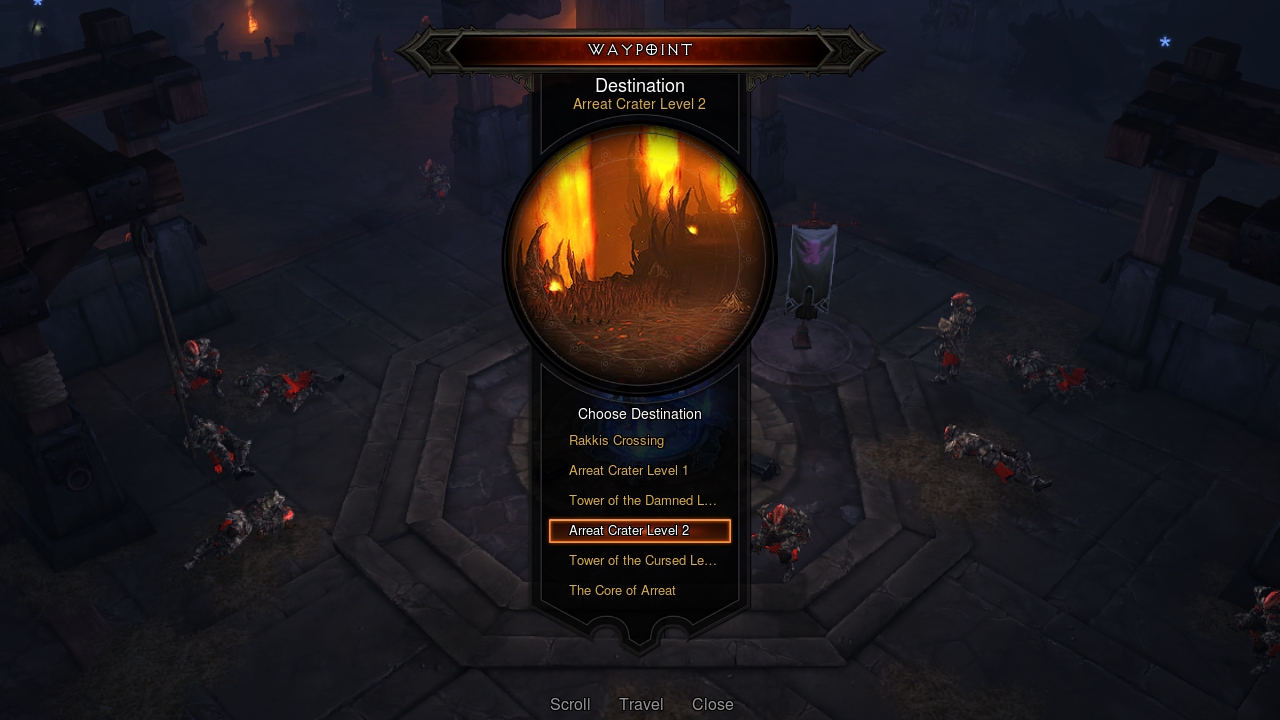Click the Travel button
The height and width of the screenshot is (720, 1280).
(x=640, y=704)
